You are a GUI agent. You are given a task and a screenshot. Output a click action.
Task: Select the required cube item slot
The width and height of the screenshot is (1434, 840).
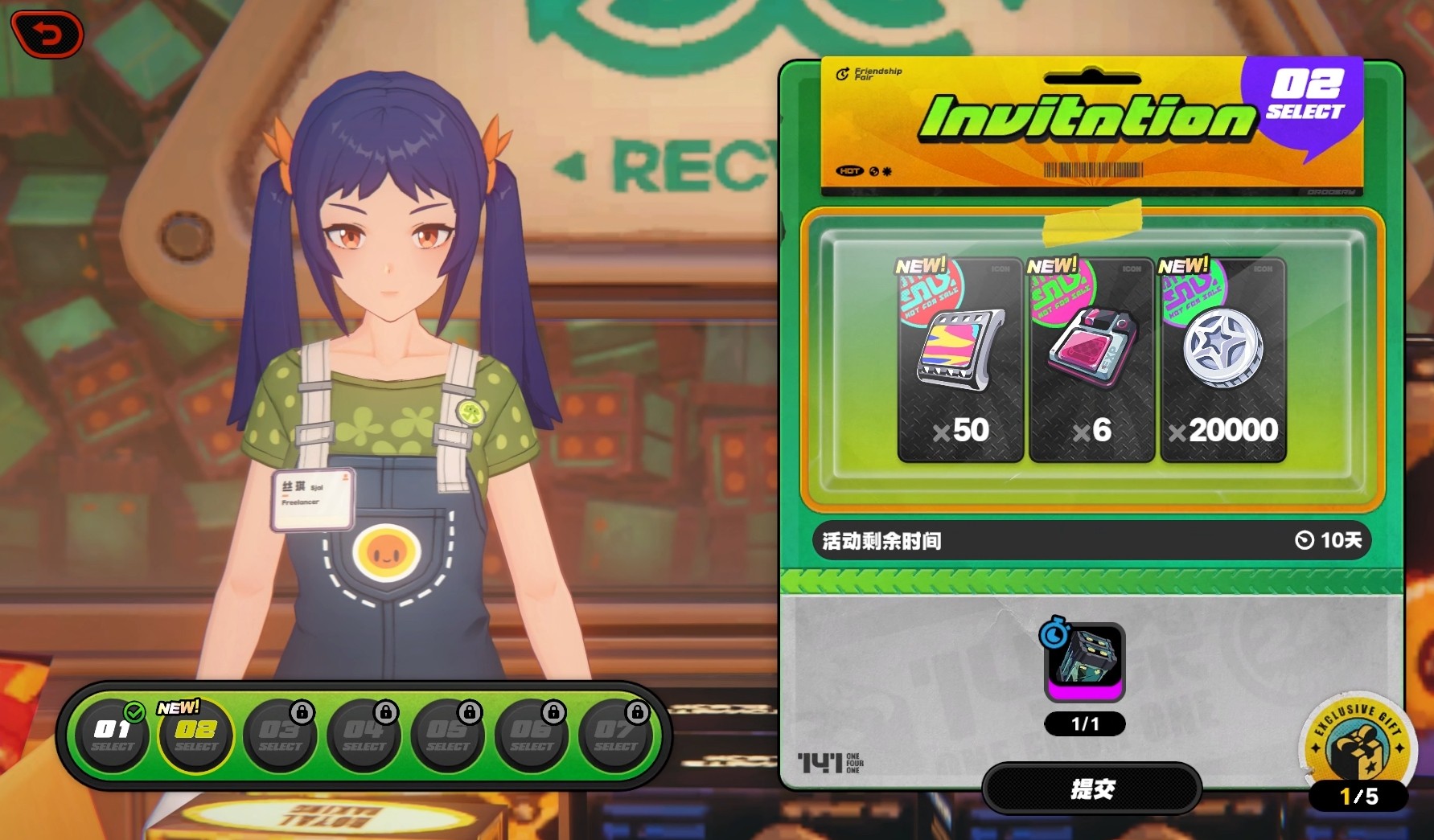1084,662
